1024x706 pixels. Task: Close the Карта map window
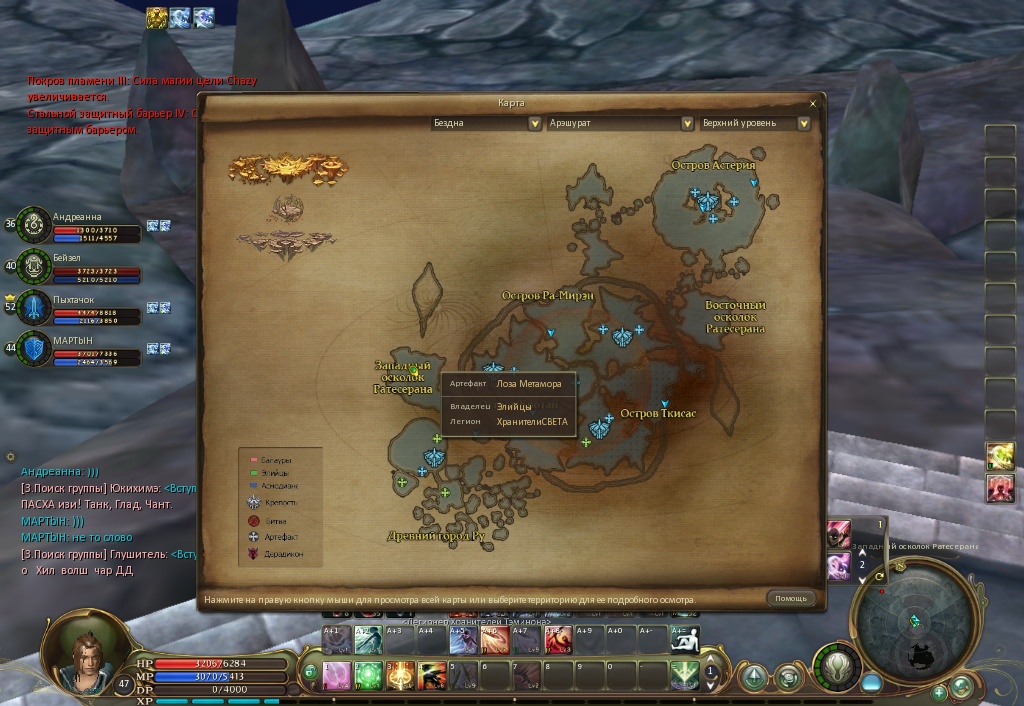[x=813, y=103]
